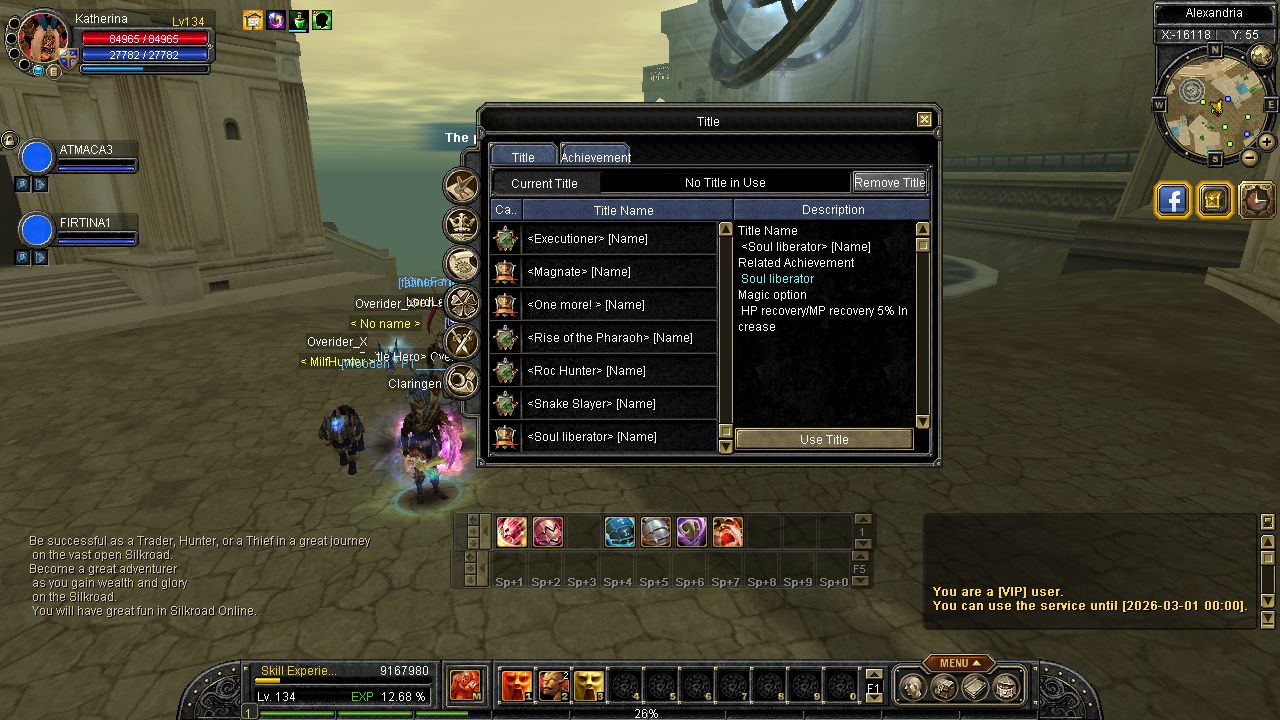
Task: Click the minimap zoom-in plus button
Action: 1266,142
